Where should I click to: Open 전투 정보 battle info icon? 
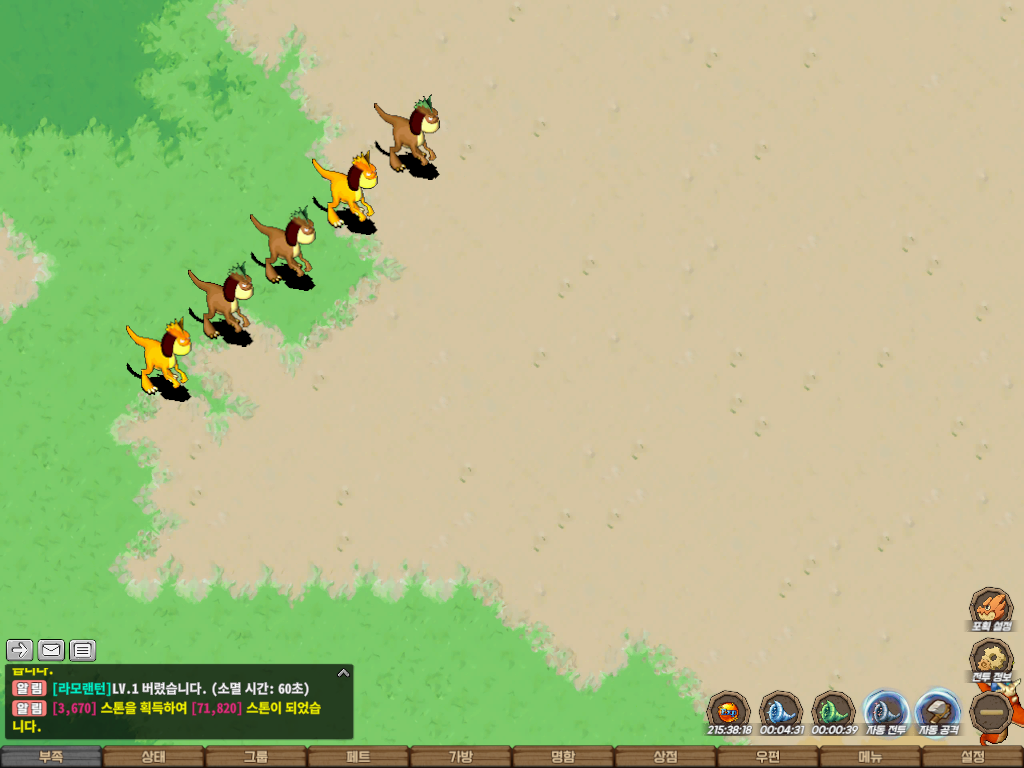pyautogui.click(x=990, y=660)
